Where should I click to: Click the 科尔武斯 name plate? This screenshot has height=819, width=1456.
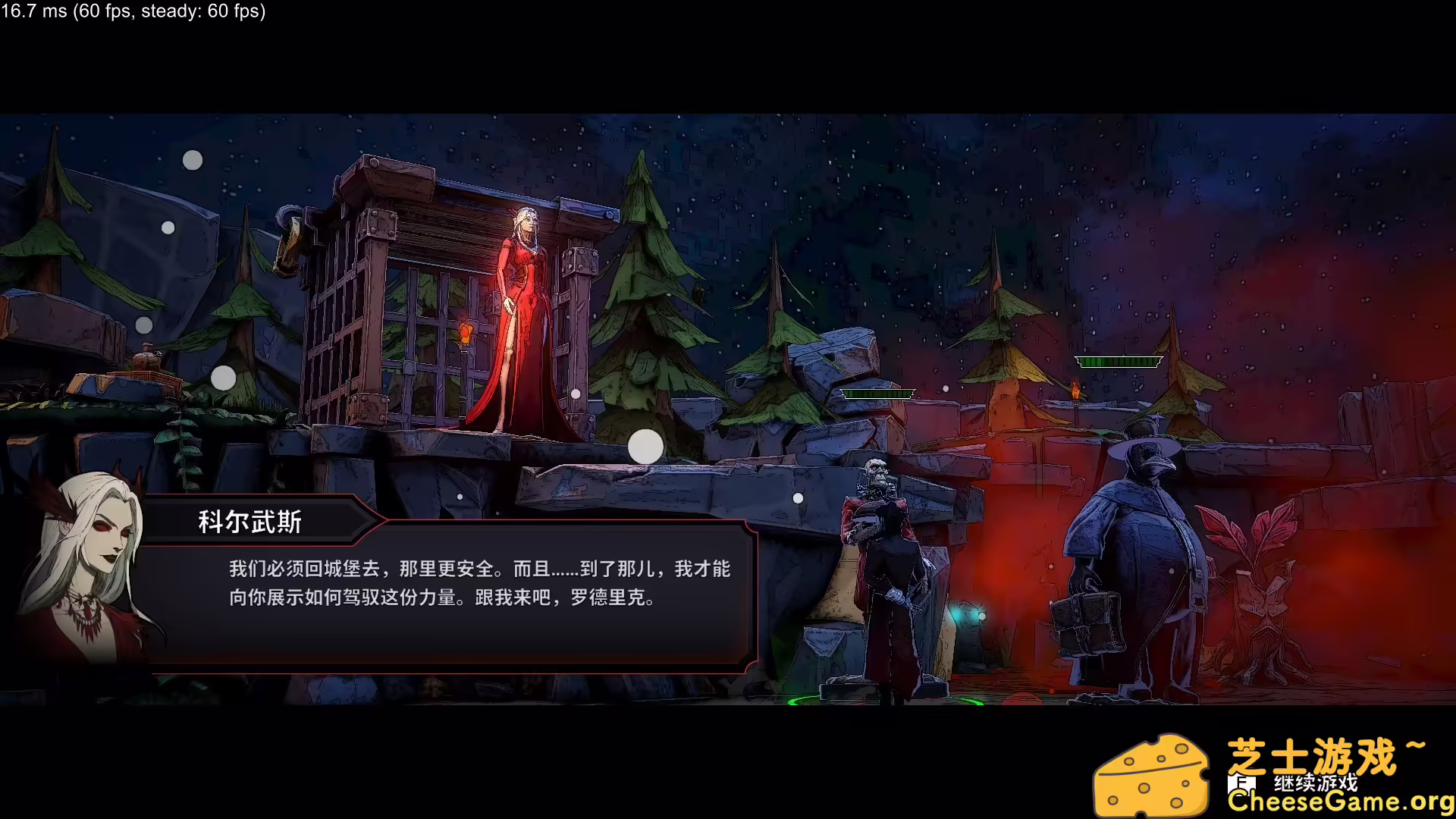click(x=250, y=522)
